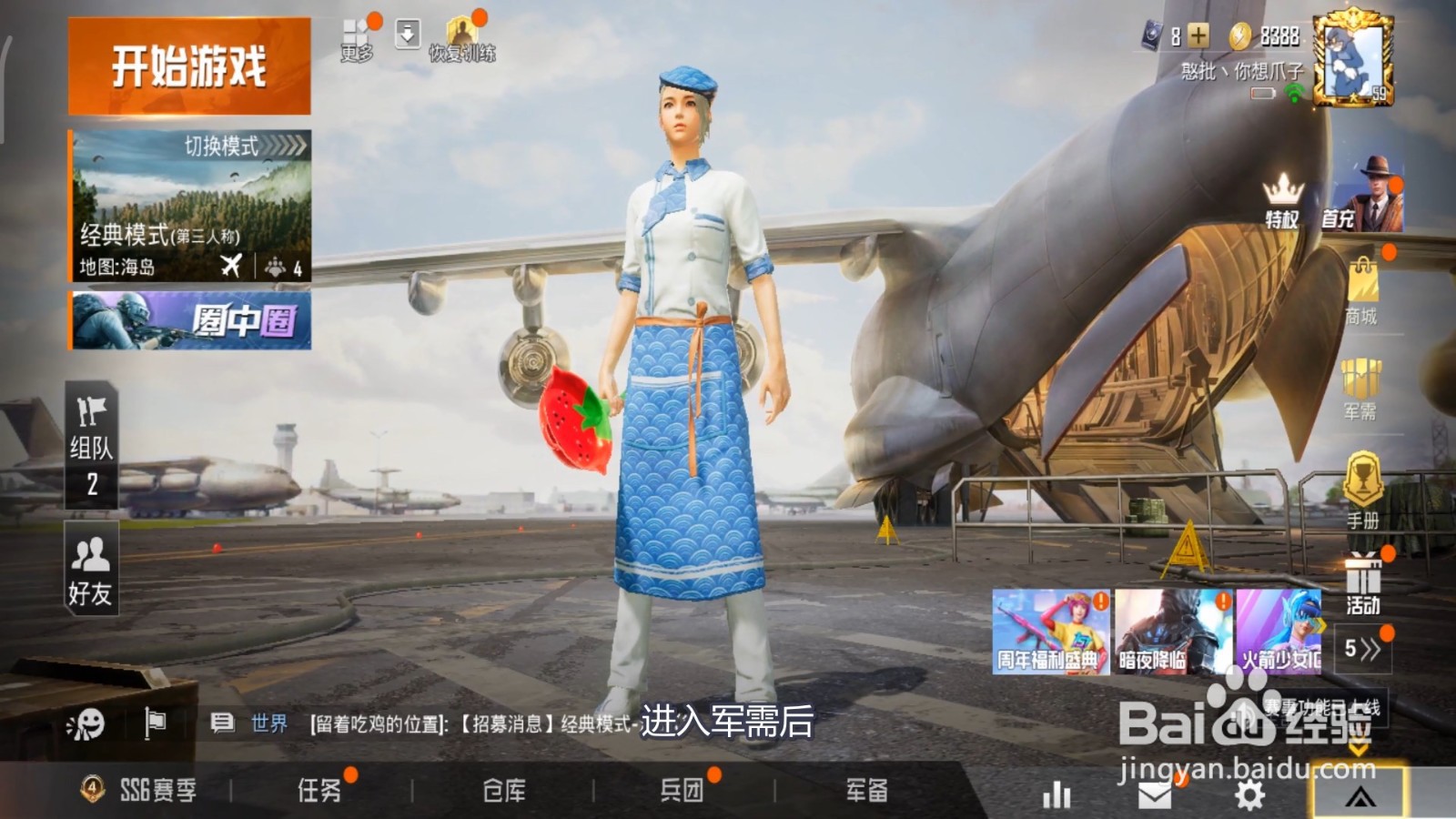This screenshot has height=819, width=1456.
Task: Open the 活动 events icon
Action: pyautogui.click(x=1362, y=571)
